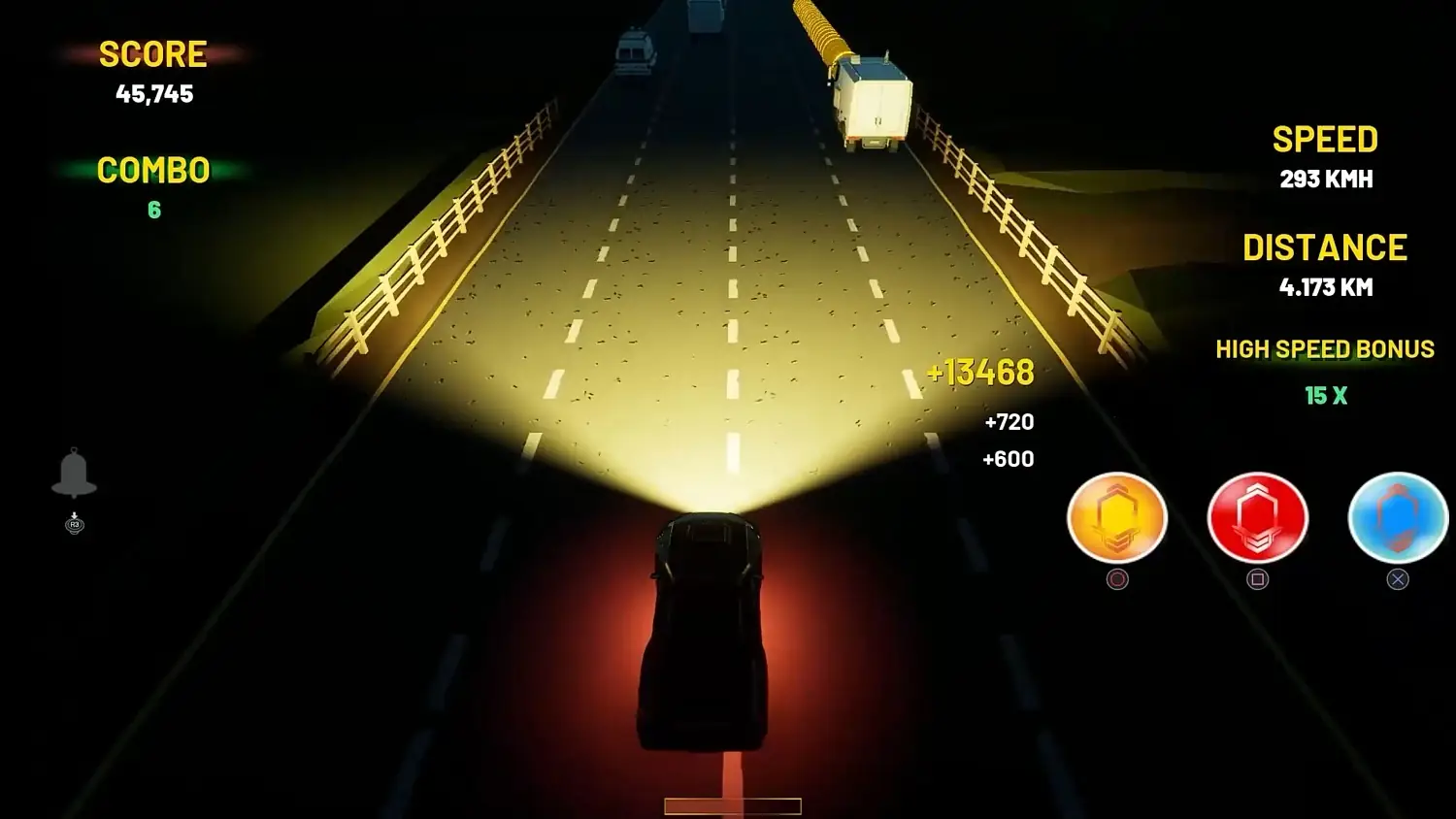Select the Circle button prompt
This screenshot has height=819, width=1456.
(1117, 579)
